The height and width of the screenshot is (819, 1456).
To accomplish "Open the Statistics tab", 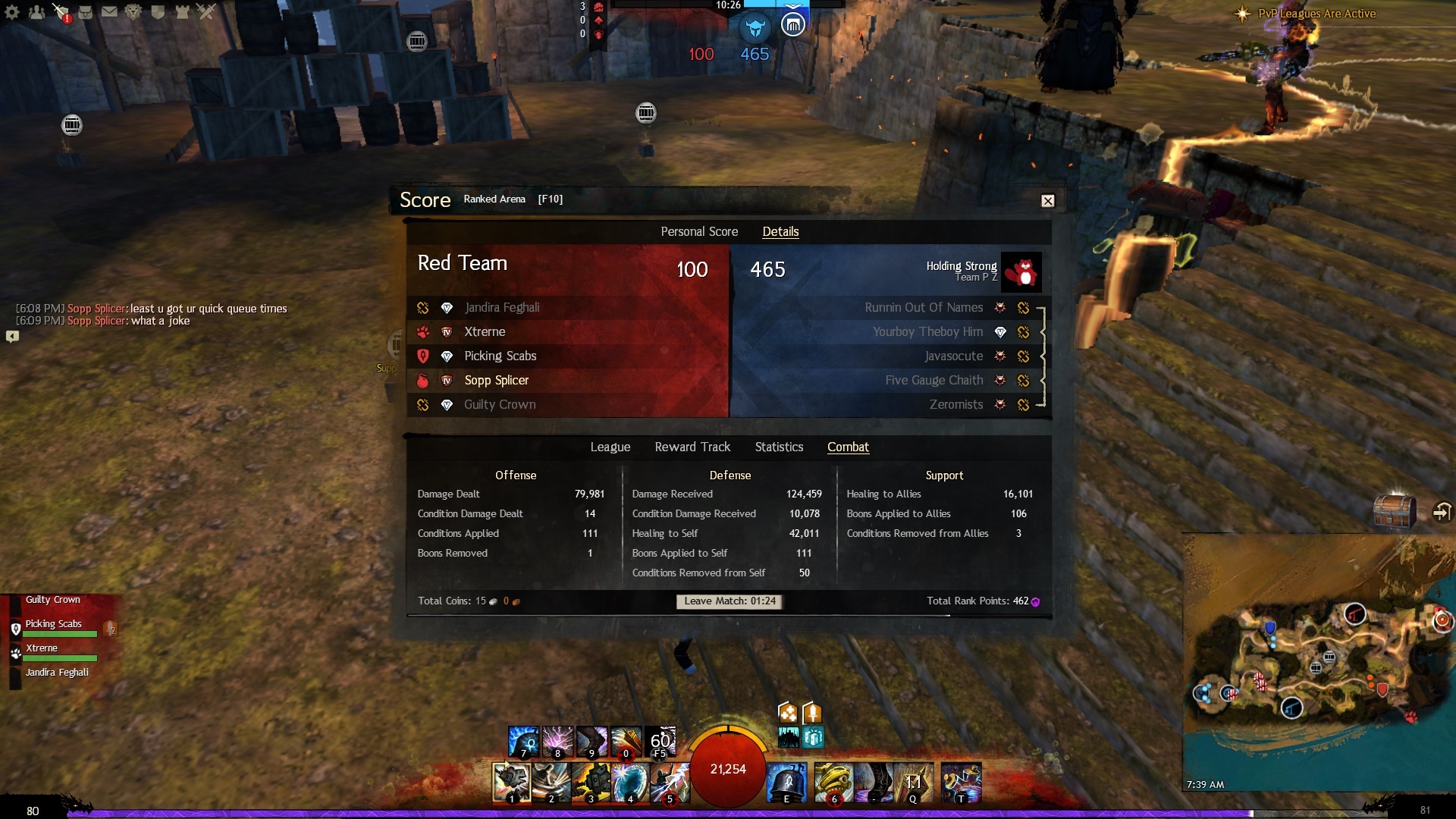I will pyautogui.click(x=779, y=447).
